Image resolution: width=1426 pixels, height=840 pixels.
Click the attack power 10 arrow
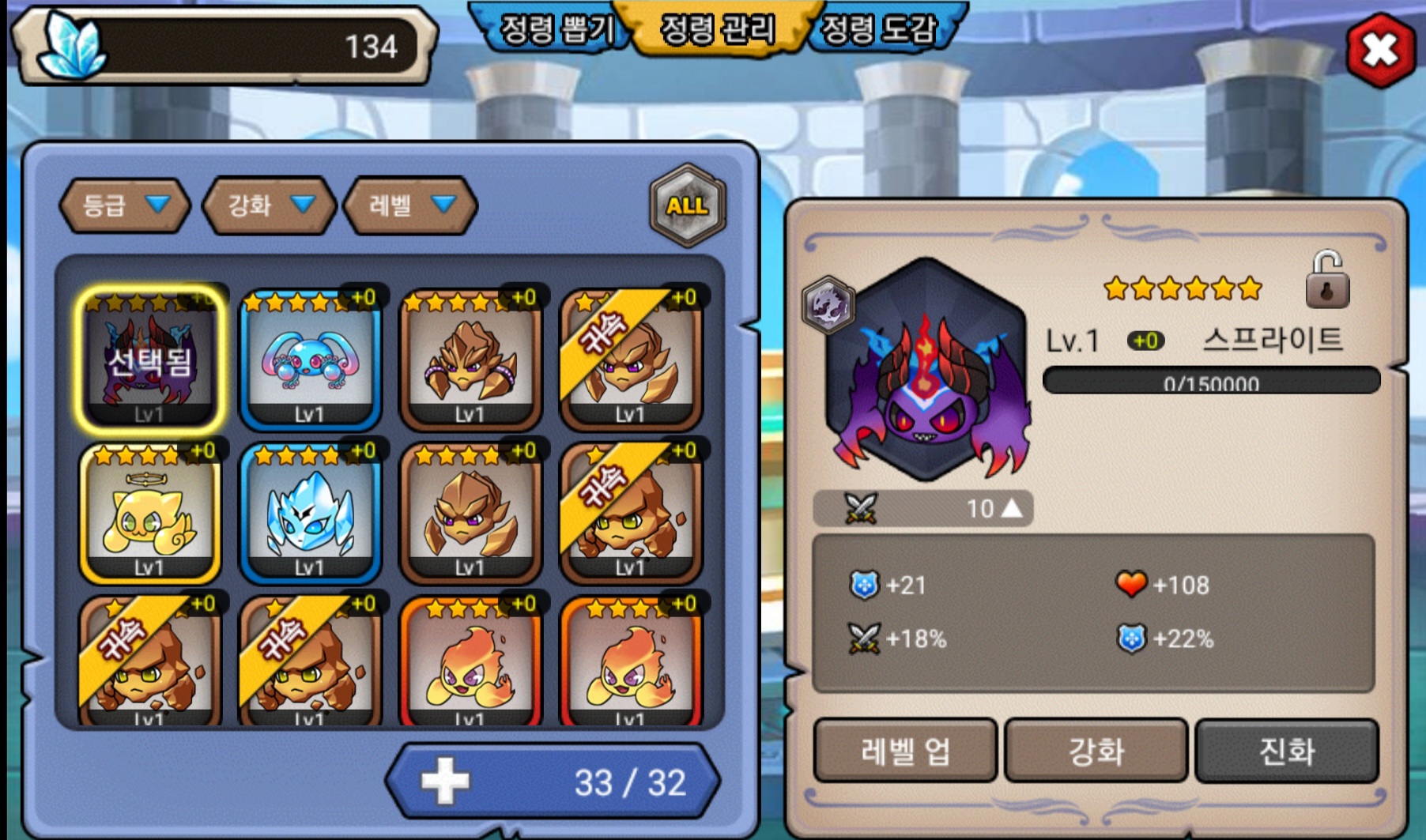pyautogui.click(x=1011, y=508)
